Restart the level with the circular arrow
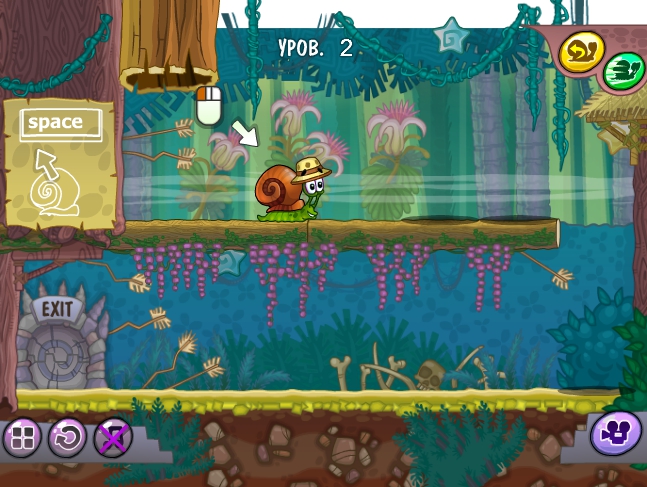Viewport: 647px width, 487px height. click(67, 437)
